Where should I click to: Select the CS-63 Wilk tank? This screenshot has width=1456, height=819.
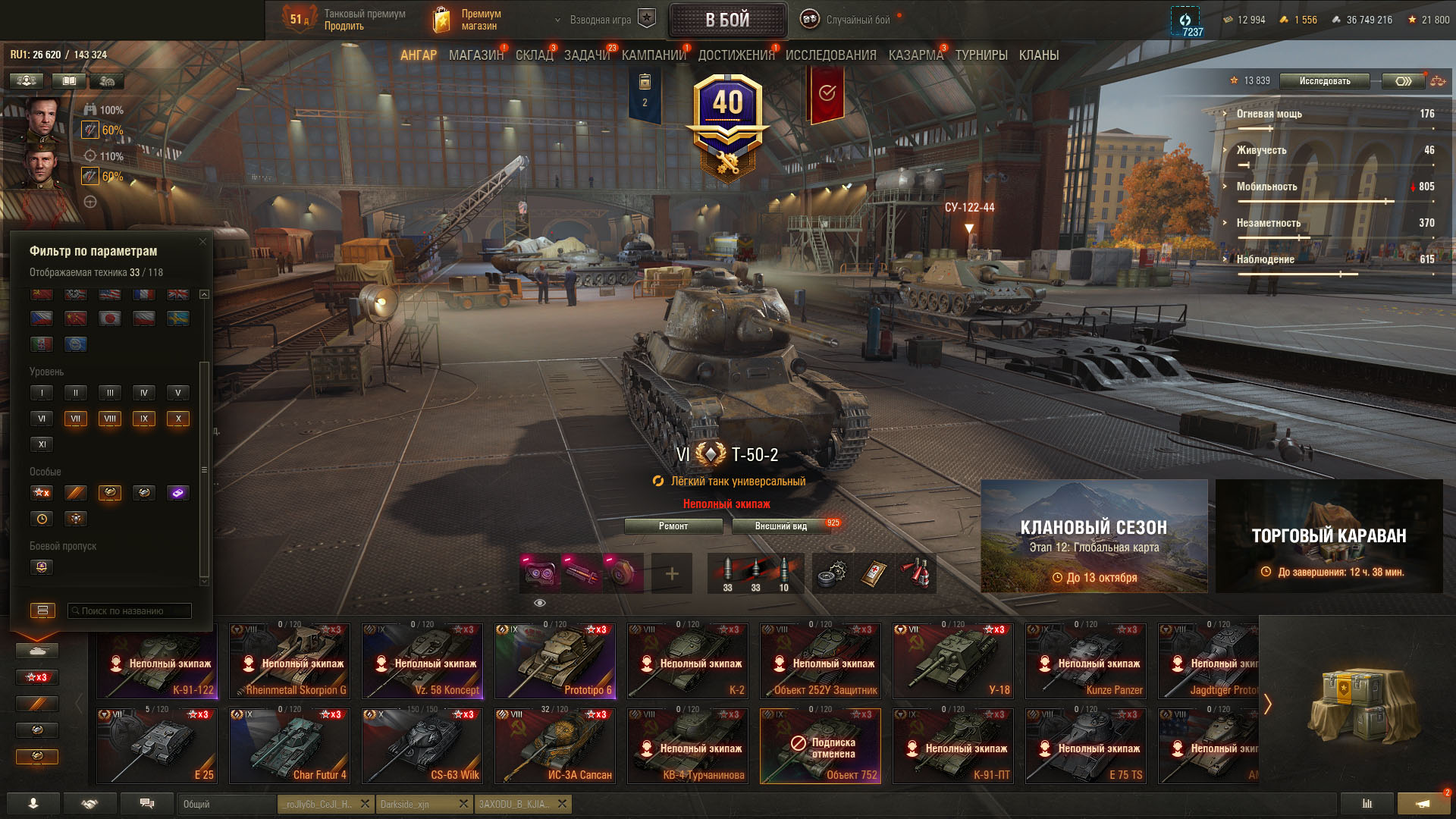click(422, 745)
